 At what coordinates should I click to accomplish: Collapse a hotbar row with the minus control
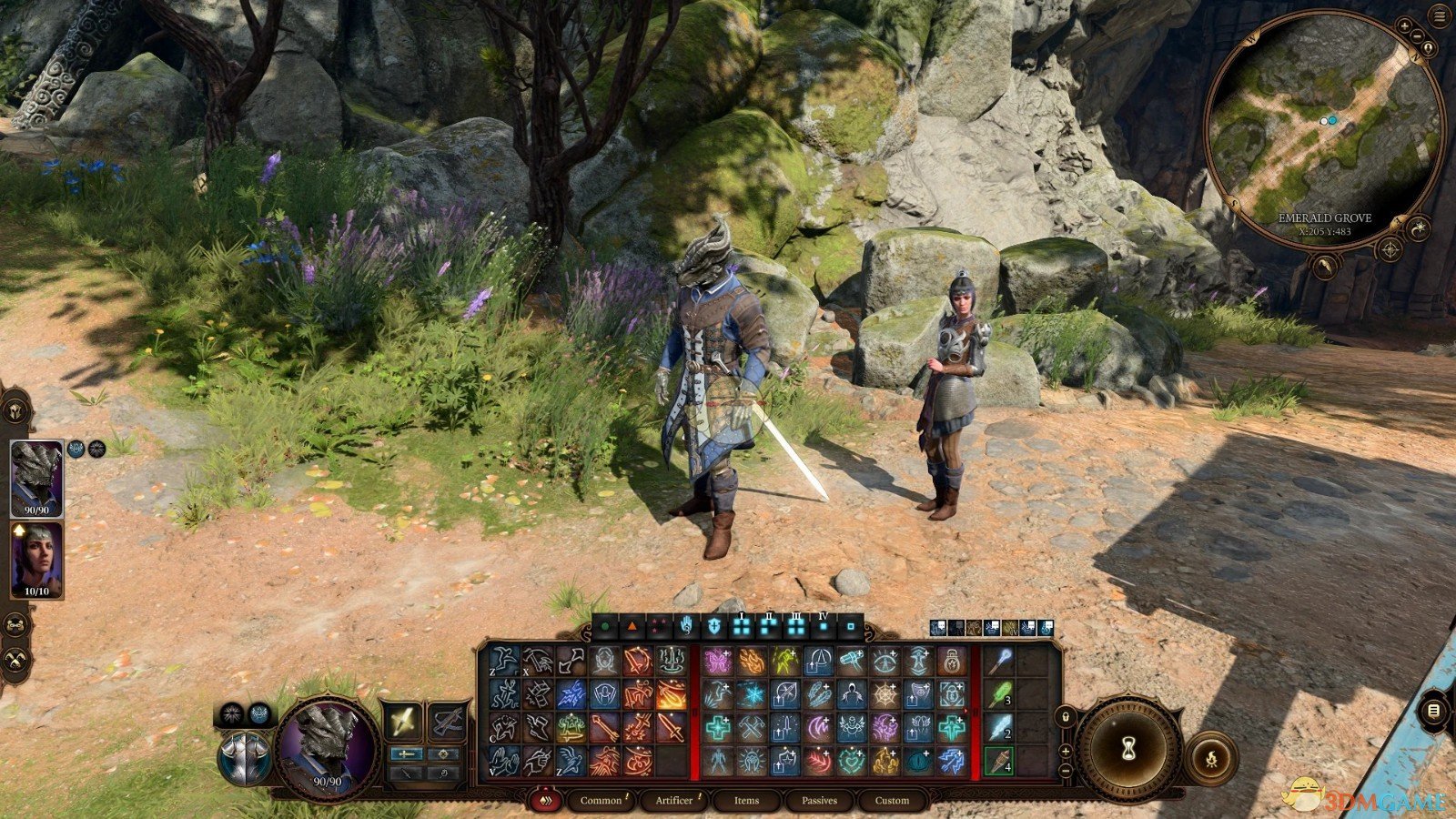coord(1066,771)
